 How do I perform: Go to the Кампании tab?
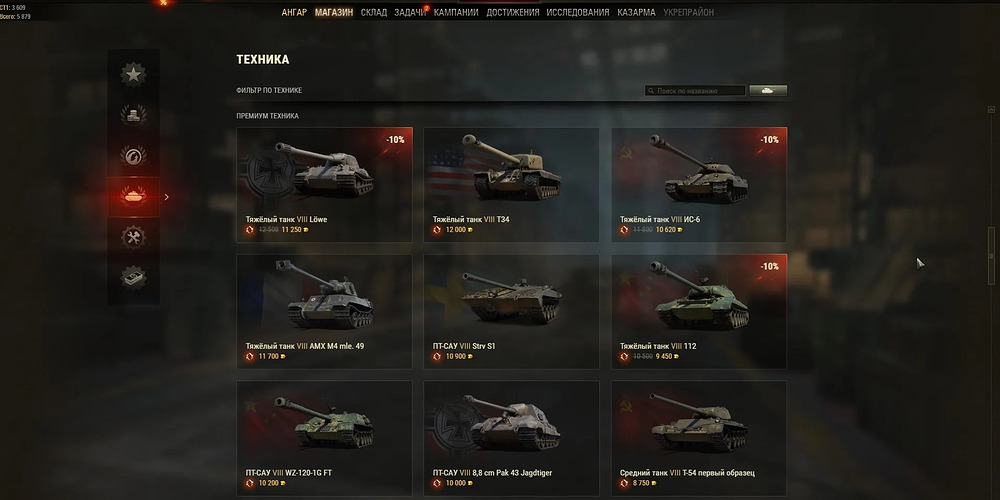tap(456, 13)
